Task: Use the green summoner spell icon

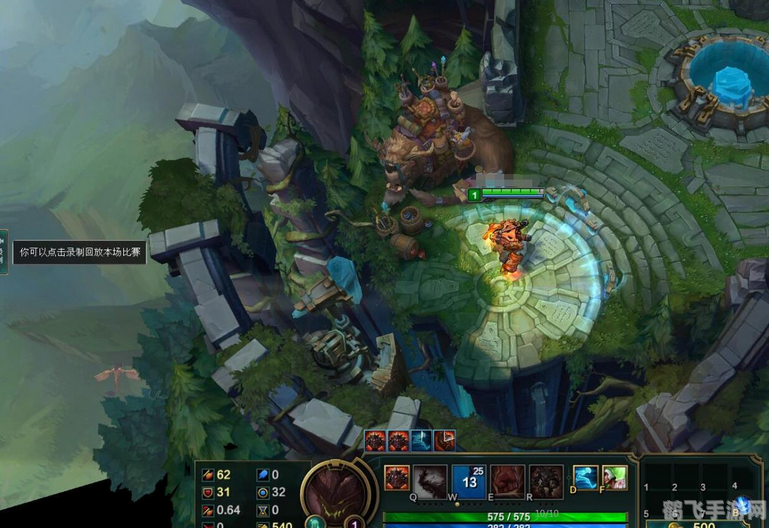Action: [614, 478]
